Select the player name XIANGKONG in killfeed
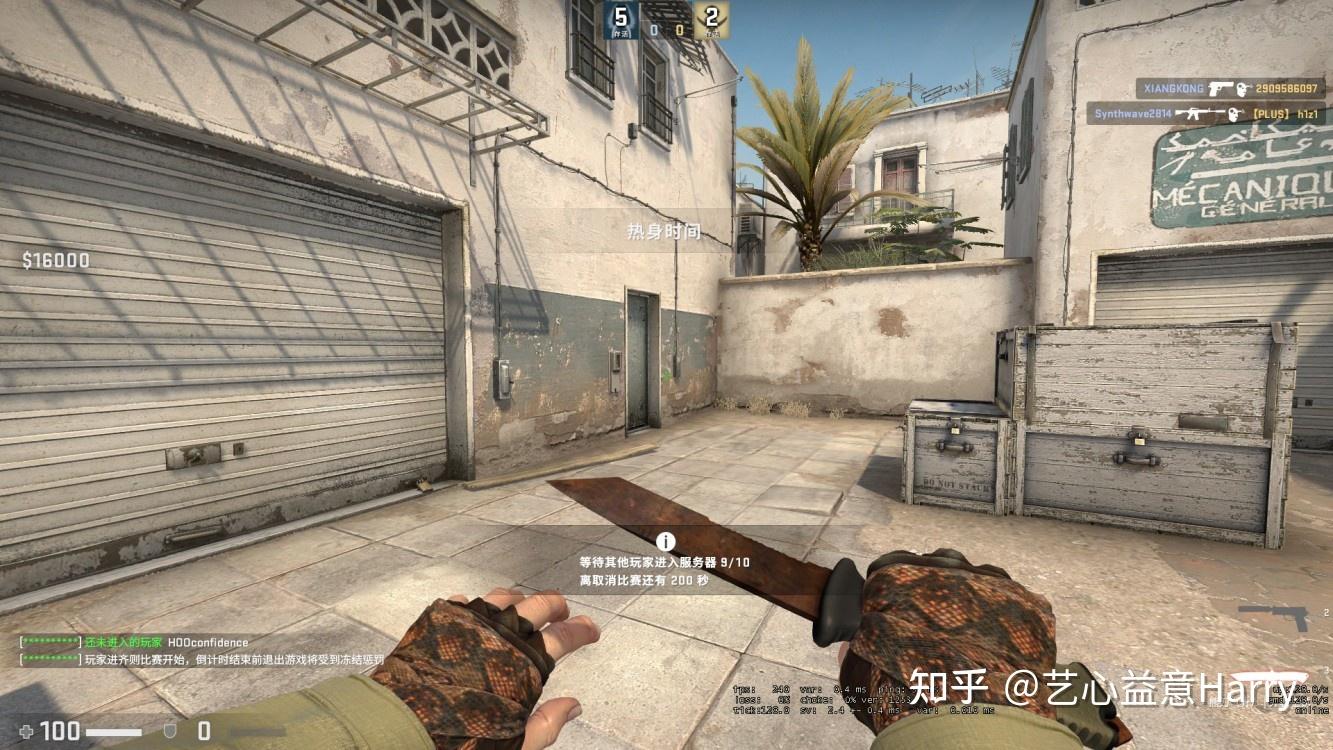 (x=1172, y=88)
